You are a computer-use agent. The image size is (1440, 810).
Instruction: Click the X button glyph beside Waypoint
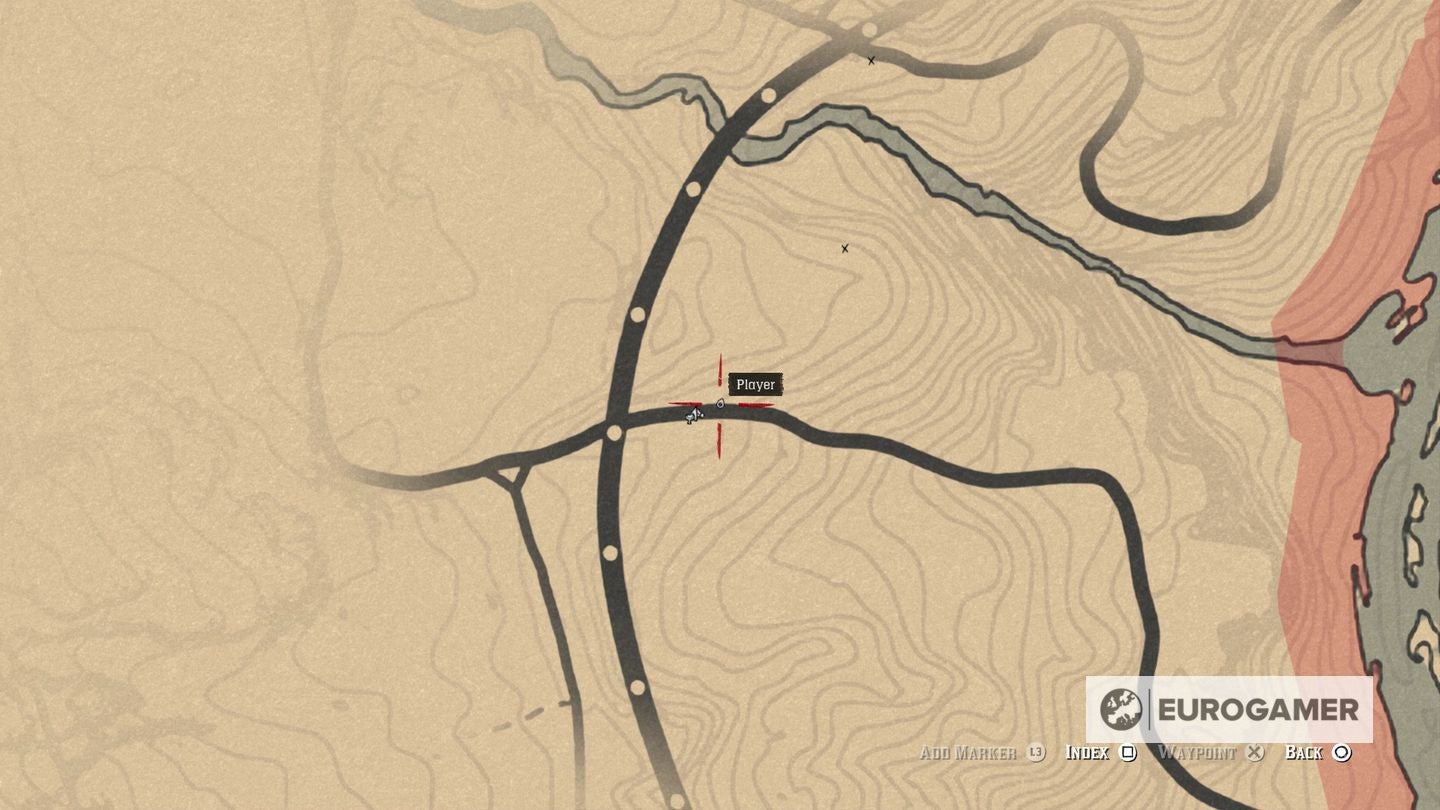[x=1254, y=752]
